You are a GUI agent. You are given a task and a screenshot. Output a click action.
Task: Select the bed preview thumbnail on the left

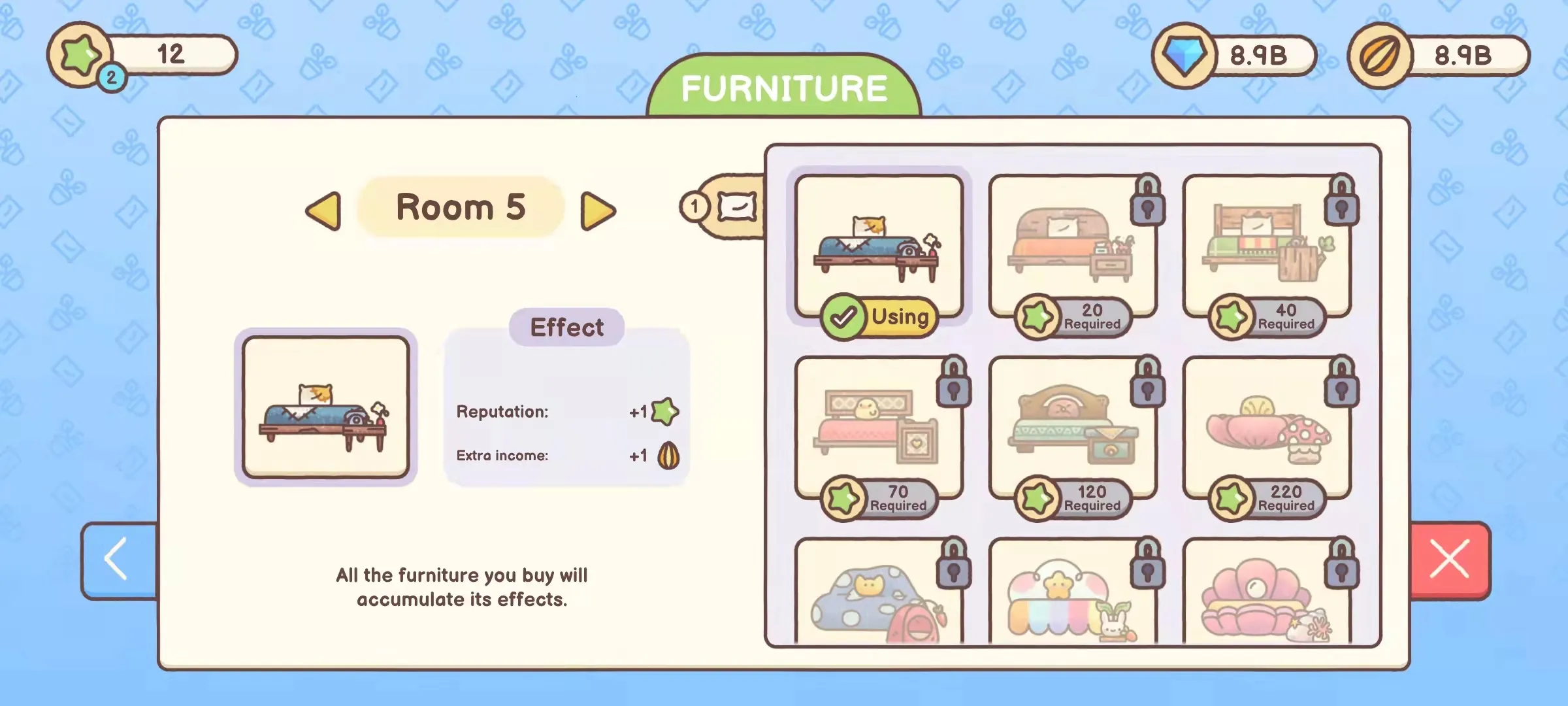click(327, 406)
